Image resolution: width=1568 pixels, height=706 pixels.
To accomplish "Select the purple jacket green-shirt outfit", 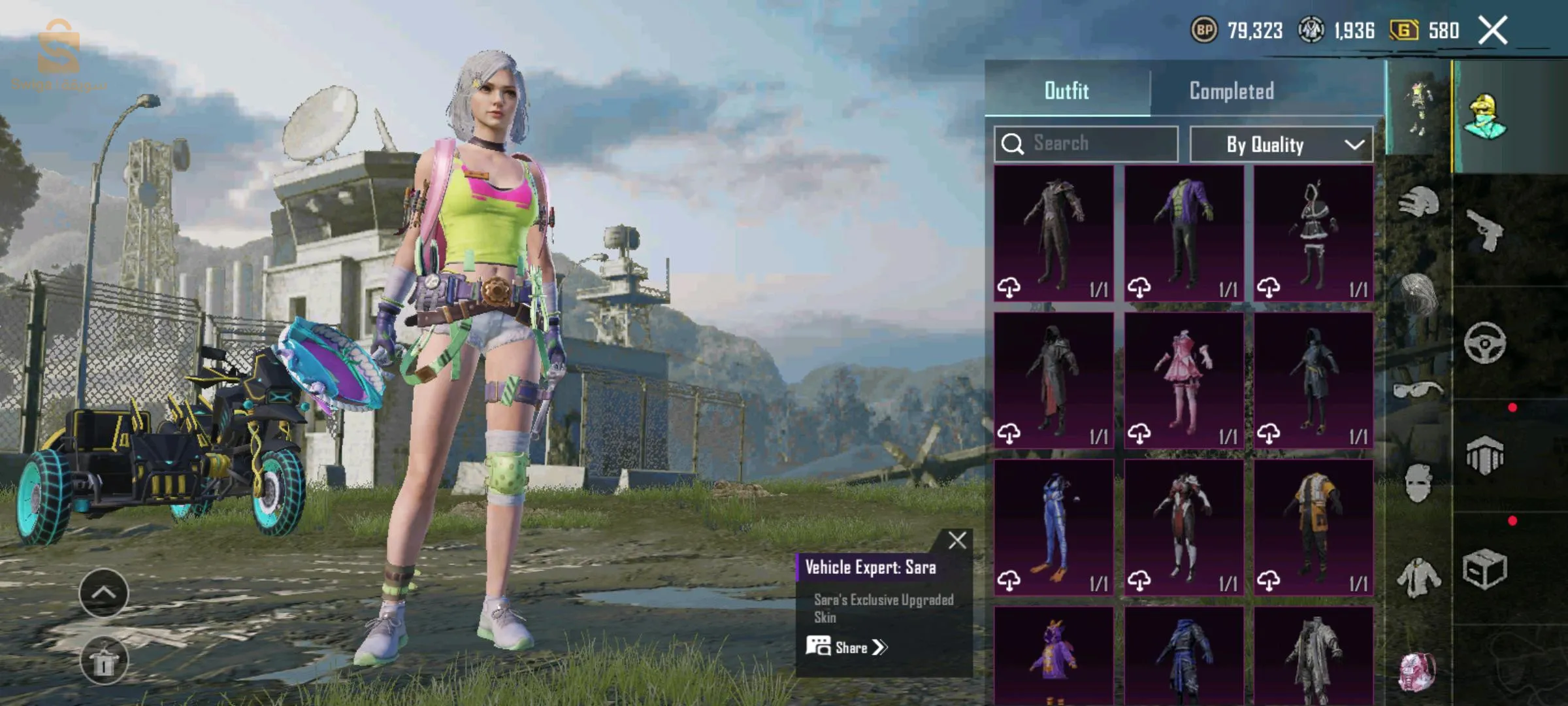I will (x=1183, y=233).
